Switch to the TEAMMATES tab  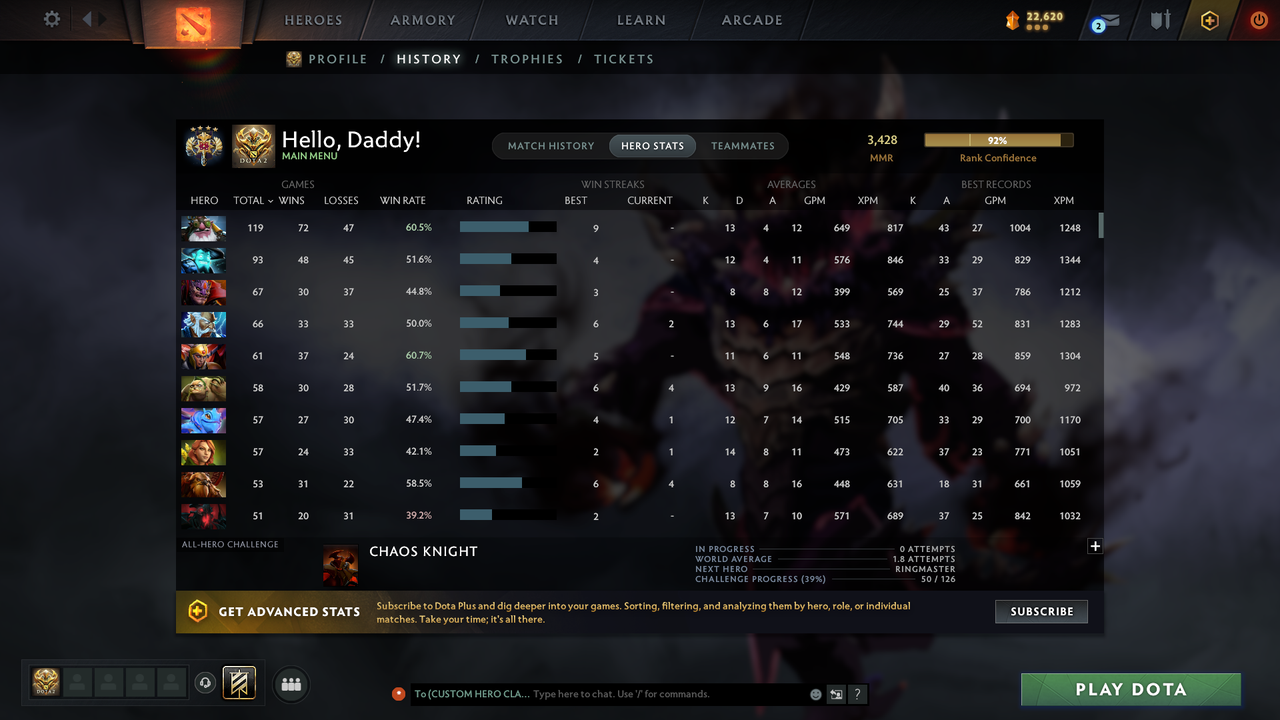pos(742,145)
